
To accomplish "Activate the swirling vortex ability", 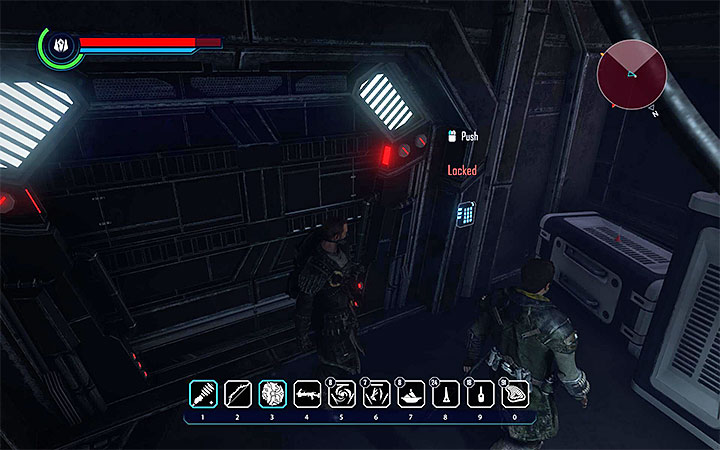I will [342, 393].
